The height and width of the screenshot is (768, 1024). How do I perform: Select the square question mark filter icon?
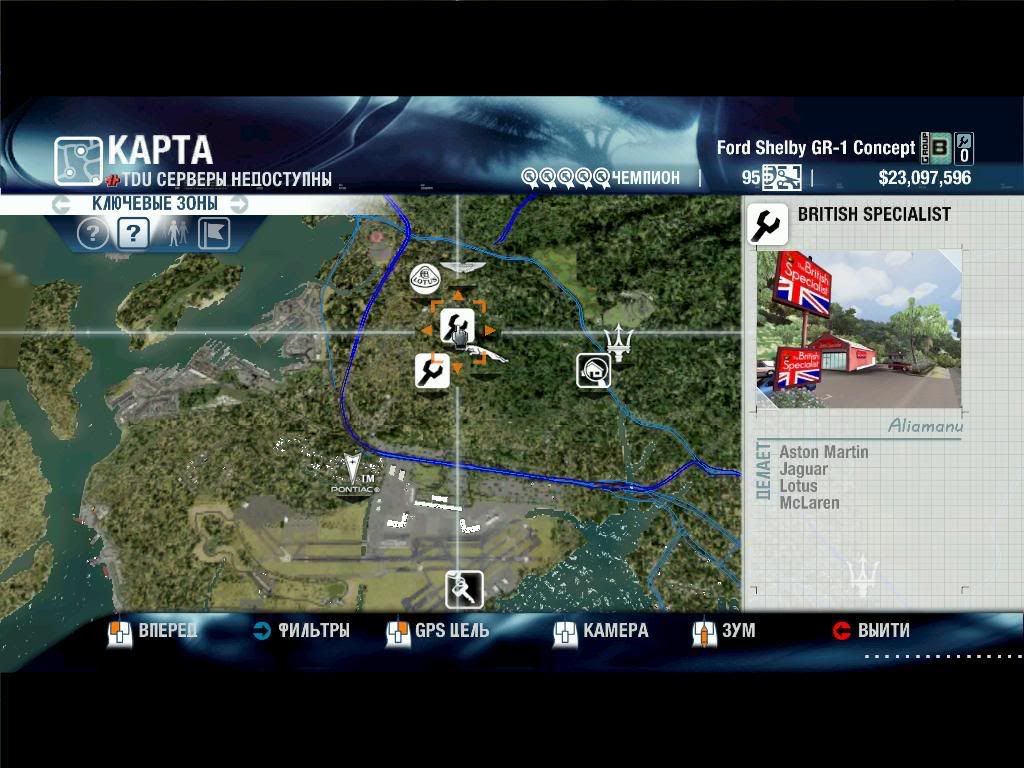(133, 234)
